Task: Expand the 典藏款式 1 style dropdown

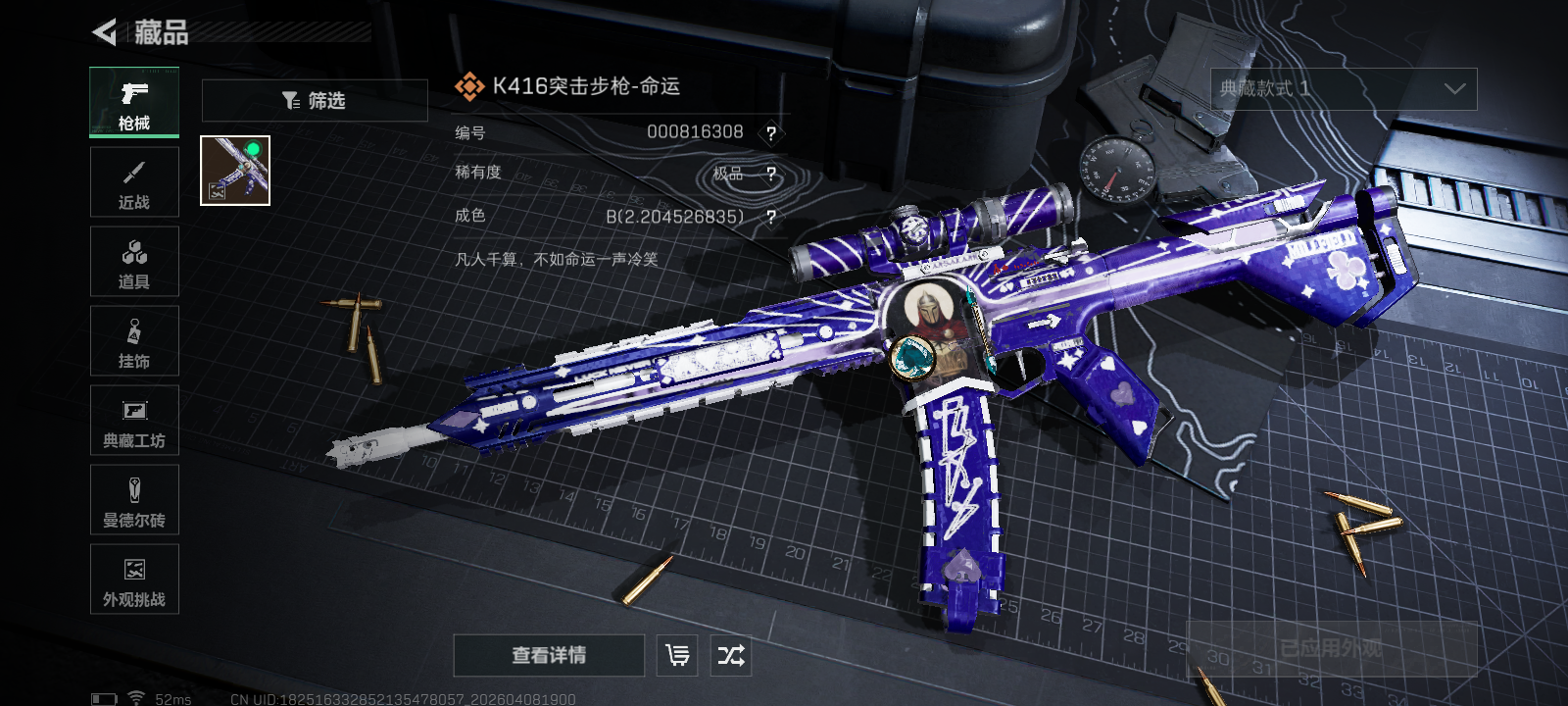Action: pyautogui.click(x=1344, y=89)
